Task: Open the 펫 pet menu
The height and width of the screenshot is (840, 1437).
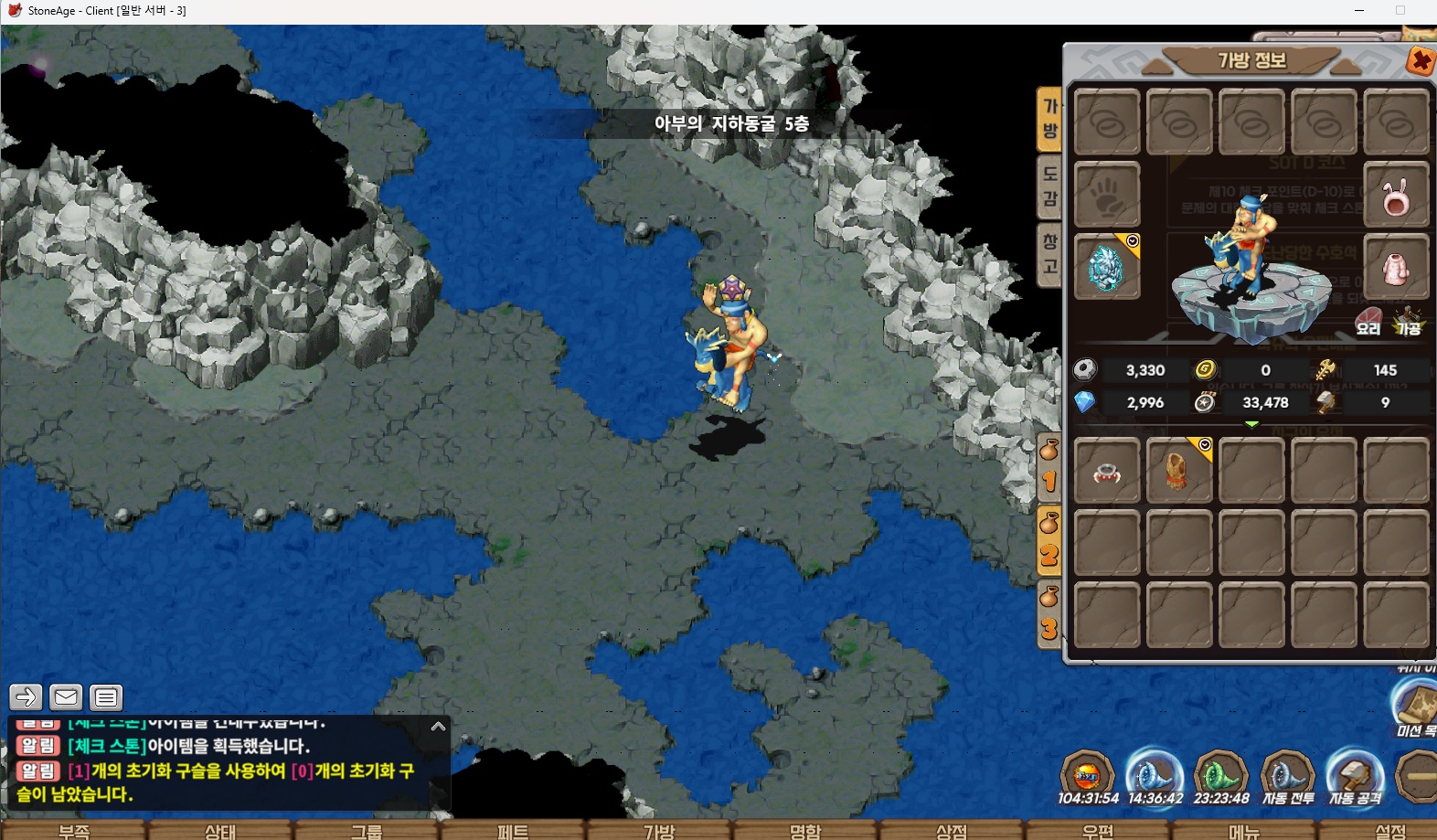Action: (x=513, y=830)
